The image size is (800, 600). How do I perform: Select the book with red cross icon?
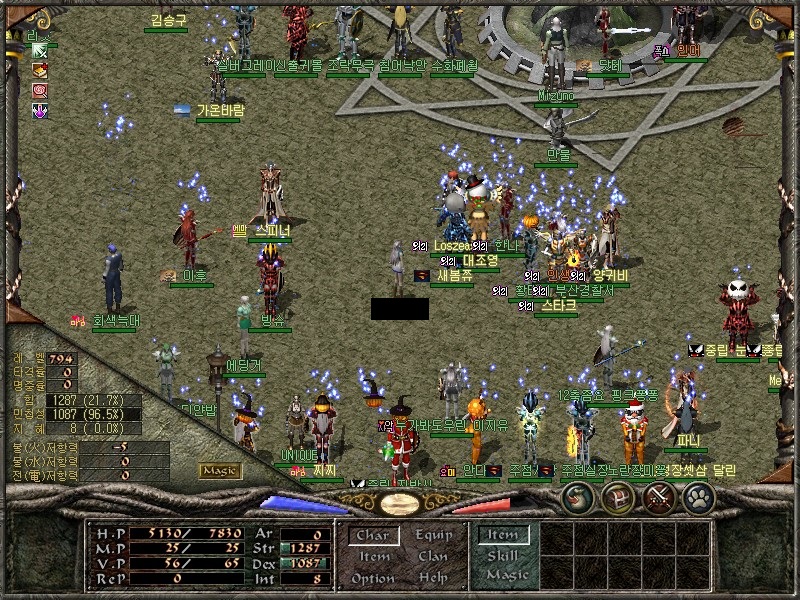40,70
